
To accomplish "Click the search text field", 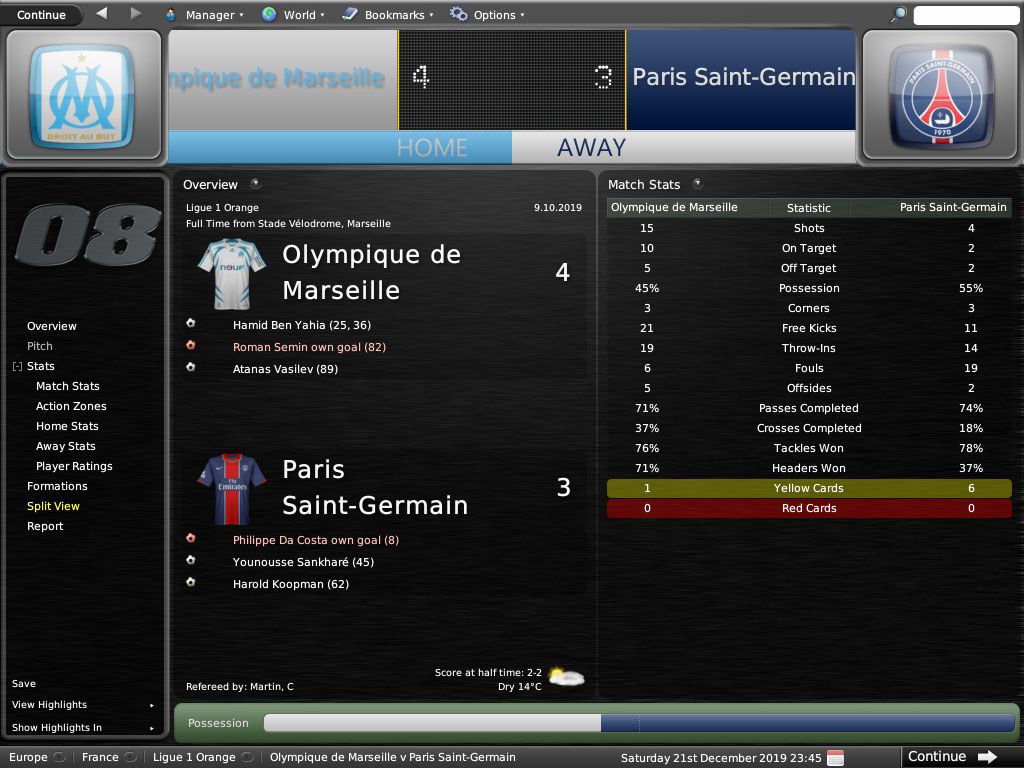I will [966, 15].
